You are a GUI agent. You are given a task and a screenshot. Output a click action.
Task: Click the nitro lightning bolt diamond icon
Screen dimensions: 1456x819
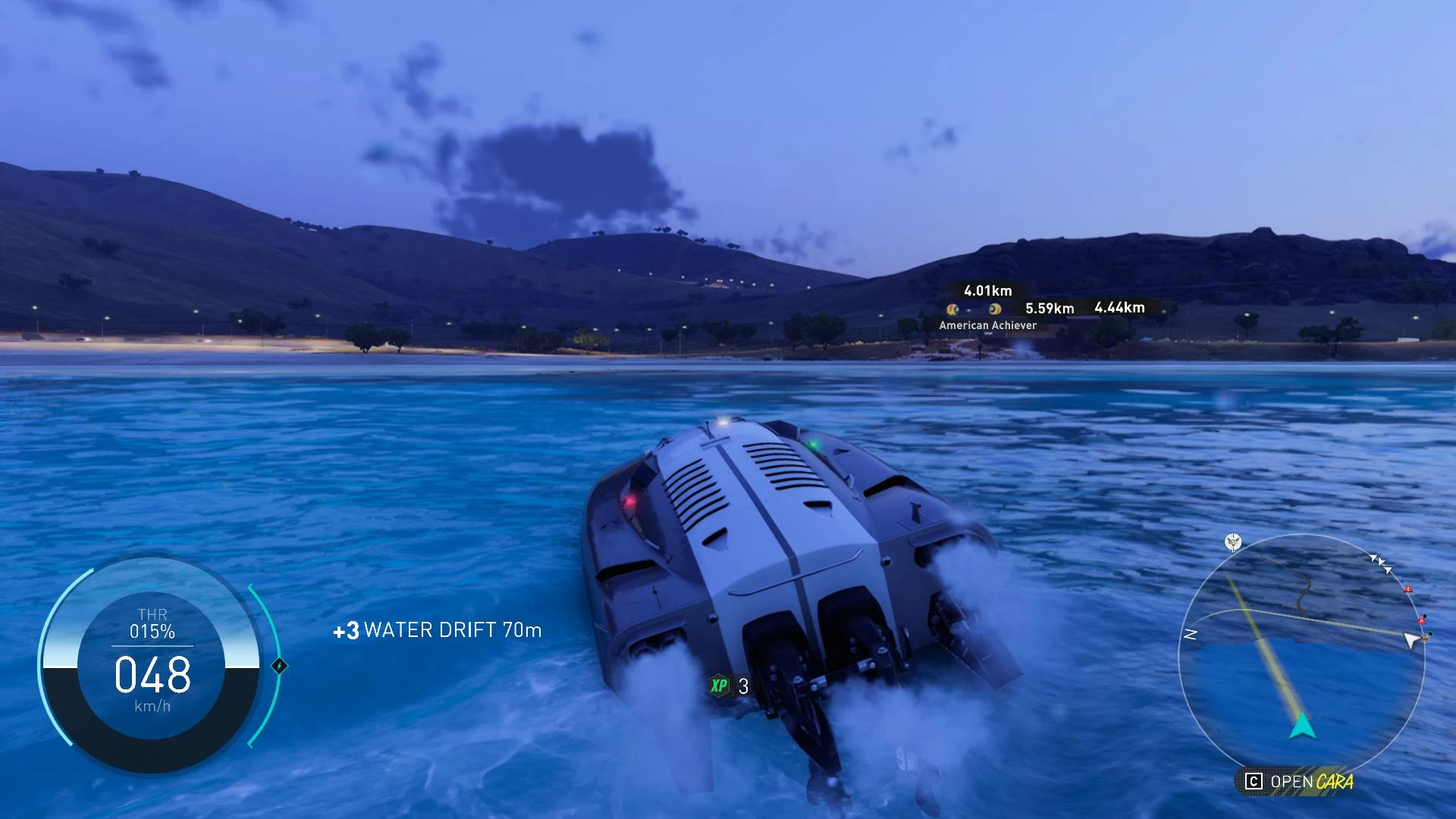pyautogui.click(x=279, y=666)
